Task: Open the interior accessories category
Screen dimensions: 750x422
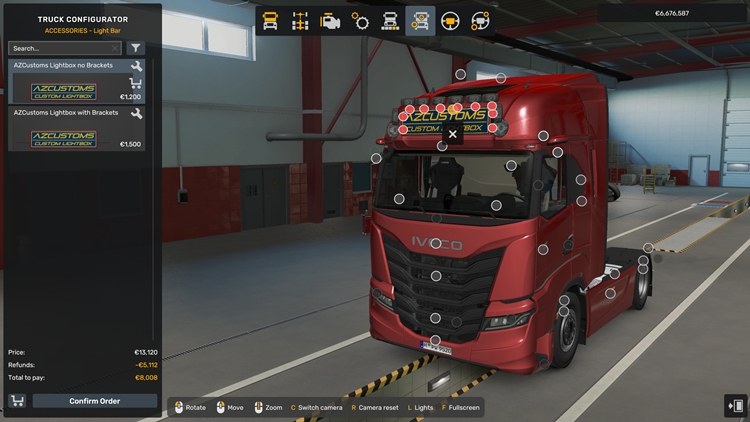Action: coord(480,20)
